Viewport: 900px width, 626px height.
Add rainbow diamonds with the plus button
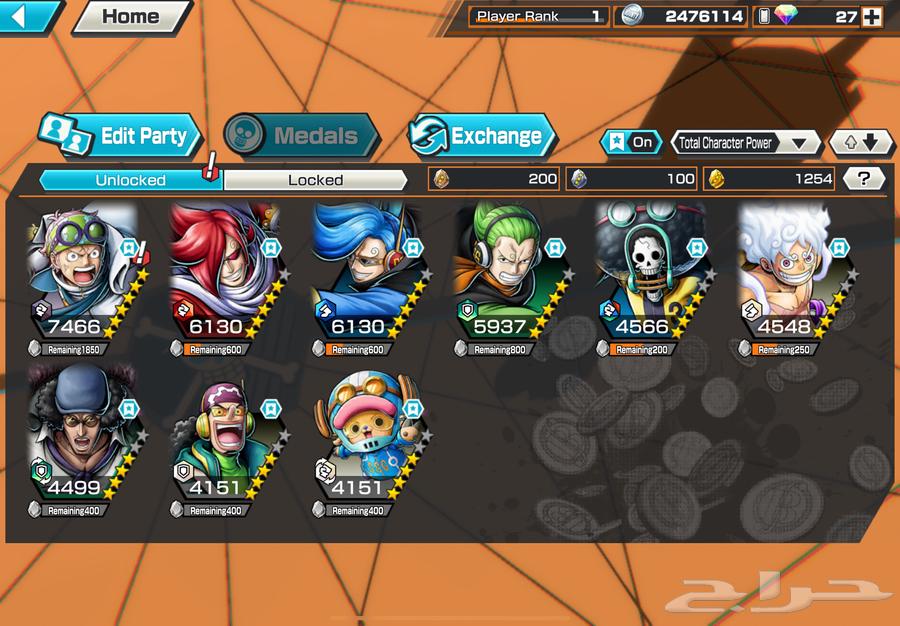point(872,16)
